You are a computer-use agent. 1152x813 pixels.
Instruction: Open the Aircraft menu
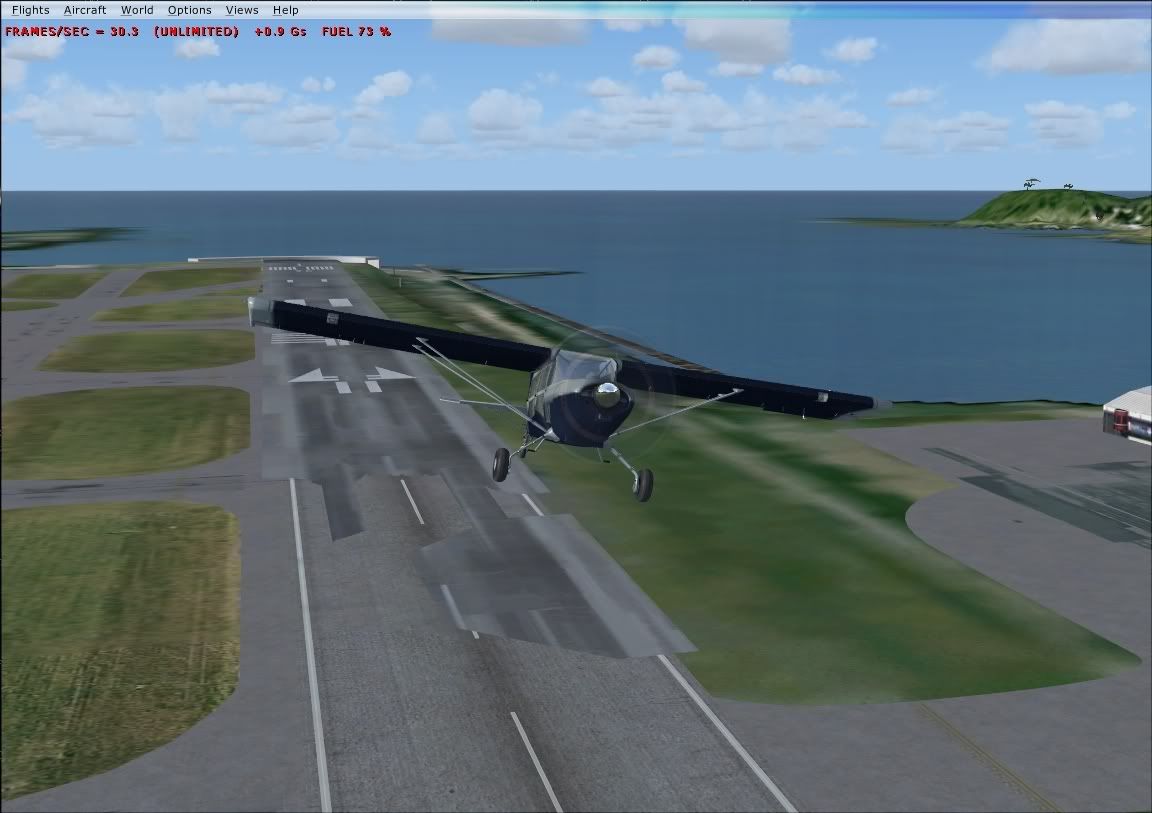click(85, 10)
